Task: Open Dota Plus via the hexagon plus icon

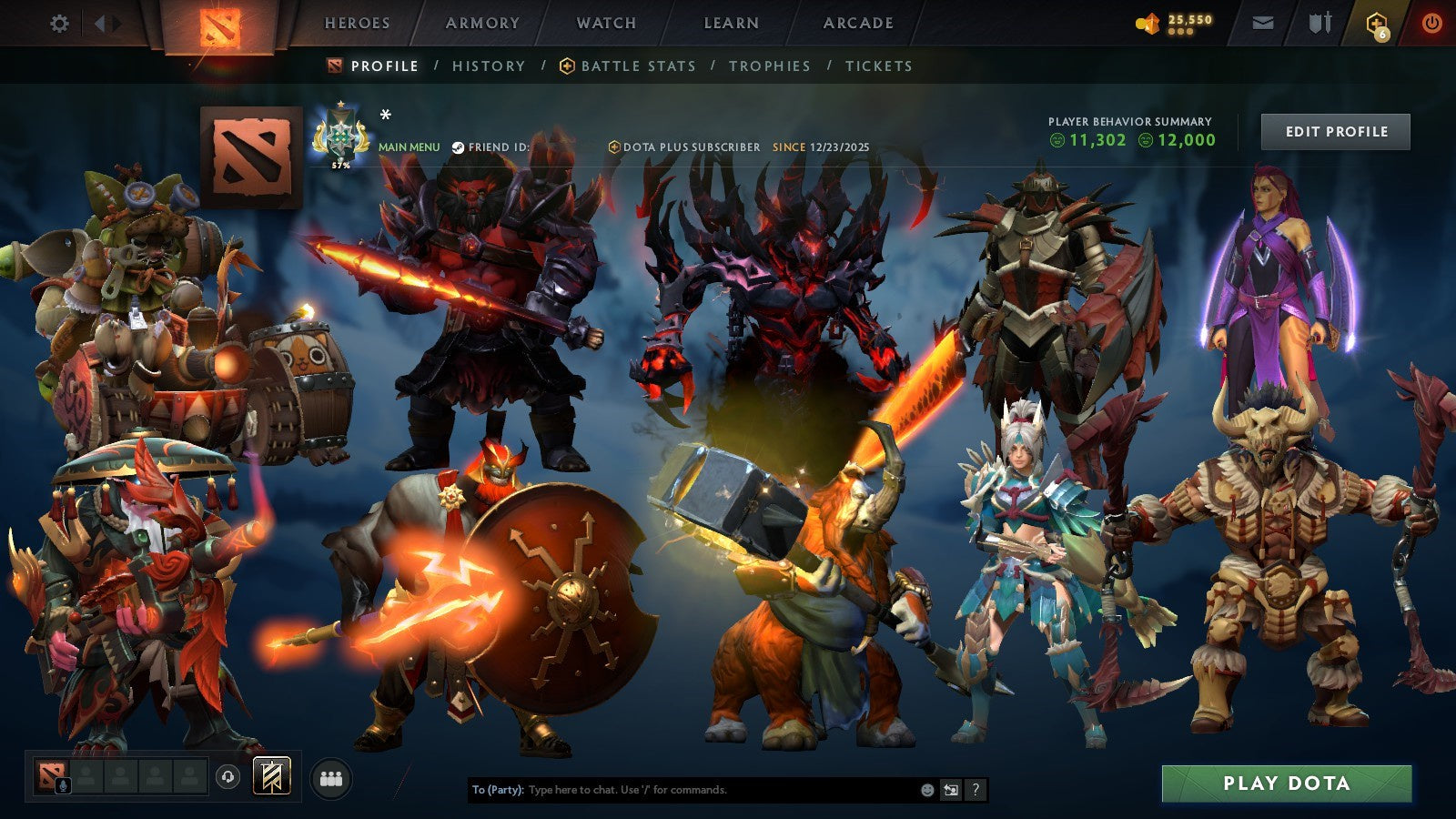Action: [x=1379, y=24]
